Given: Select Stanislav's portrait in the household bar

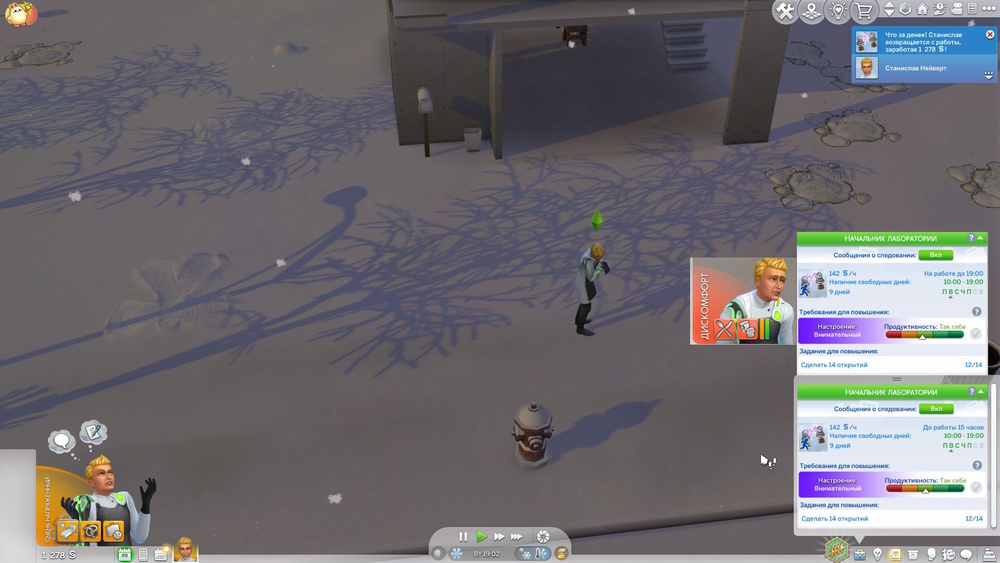Looking at the screenshot, I should [186, 550].
